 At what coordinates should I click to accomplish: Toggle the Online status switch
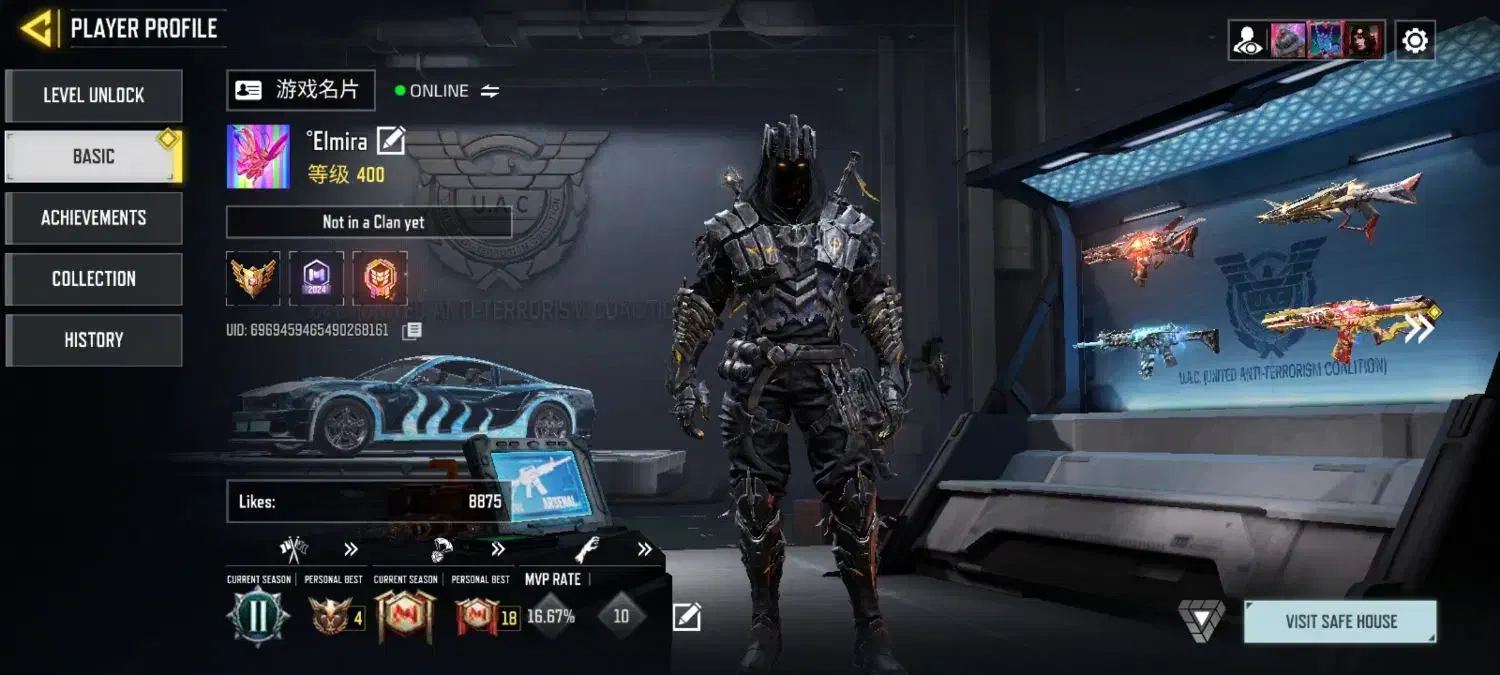pyautogui.click(x=490, y=91)
